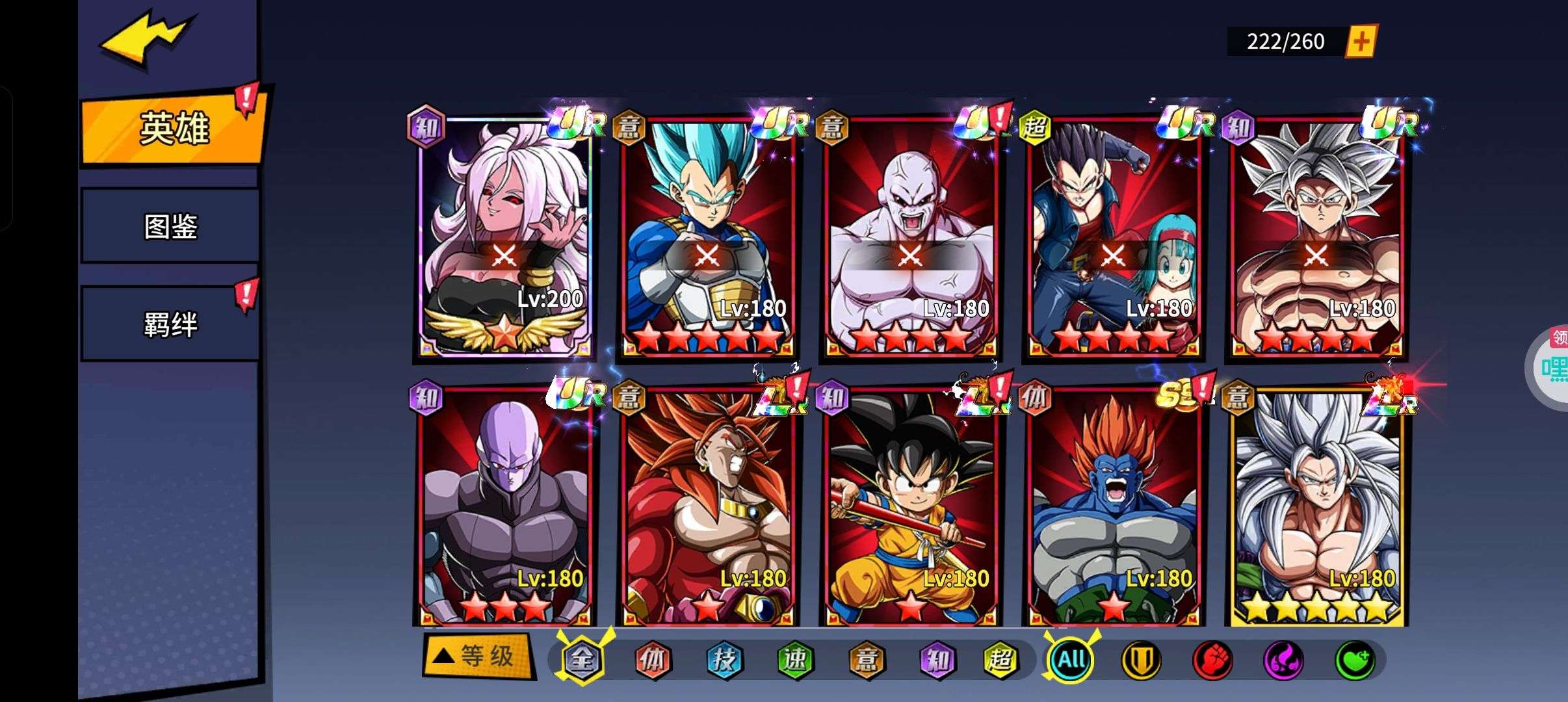Screen dimensions: 1568x702
Task: Show only the green heart role heroes
Action: click(x=1354, y=660)
